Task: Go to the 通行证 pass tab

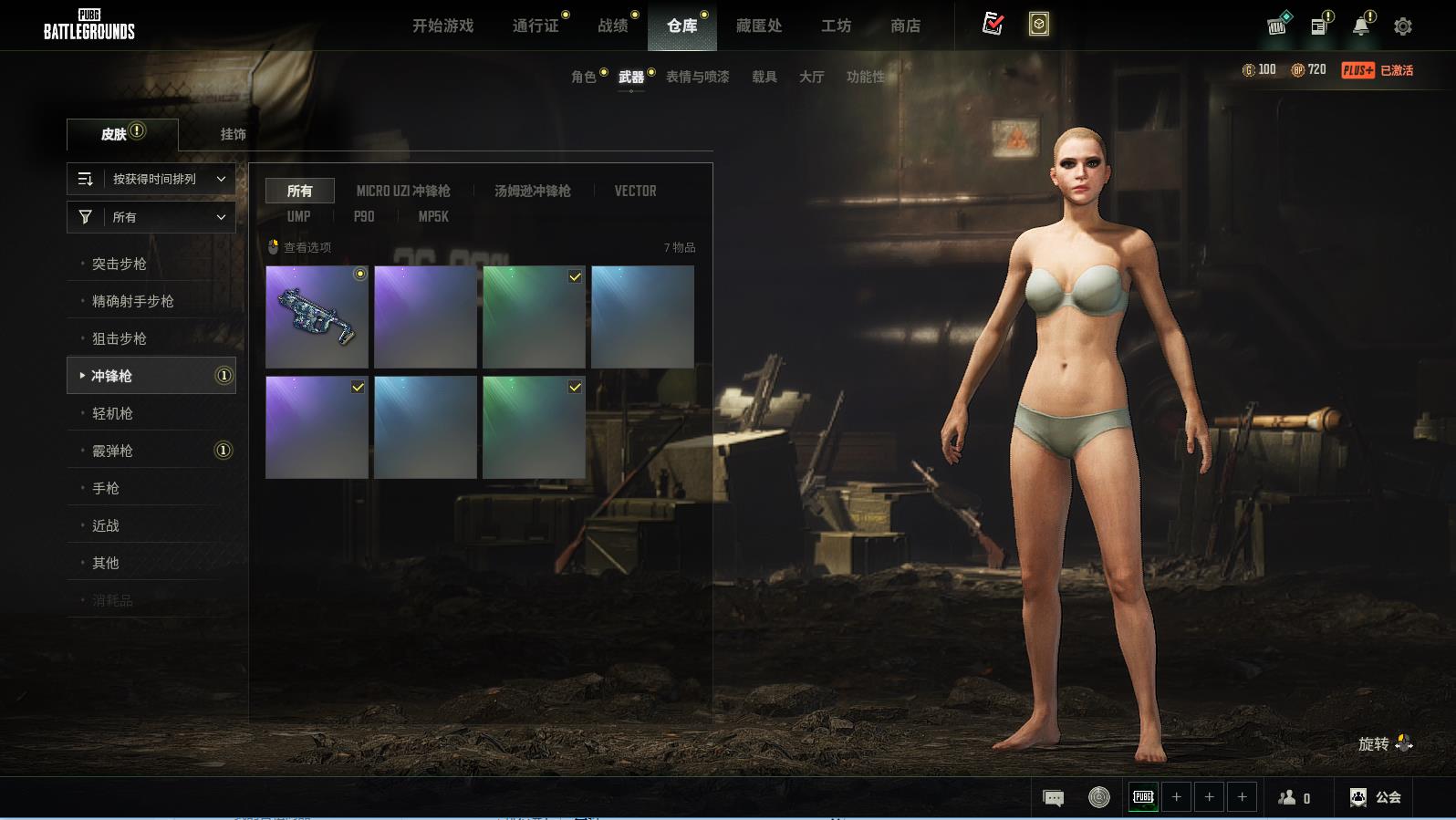Action: (x=536, y=26)
